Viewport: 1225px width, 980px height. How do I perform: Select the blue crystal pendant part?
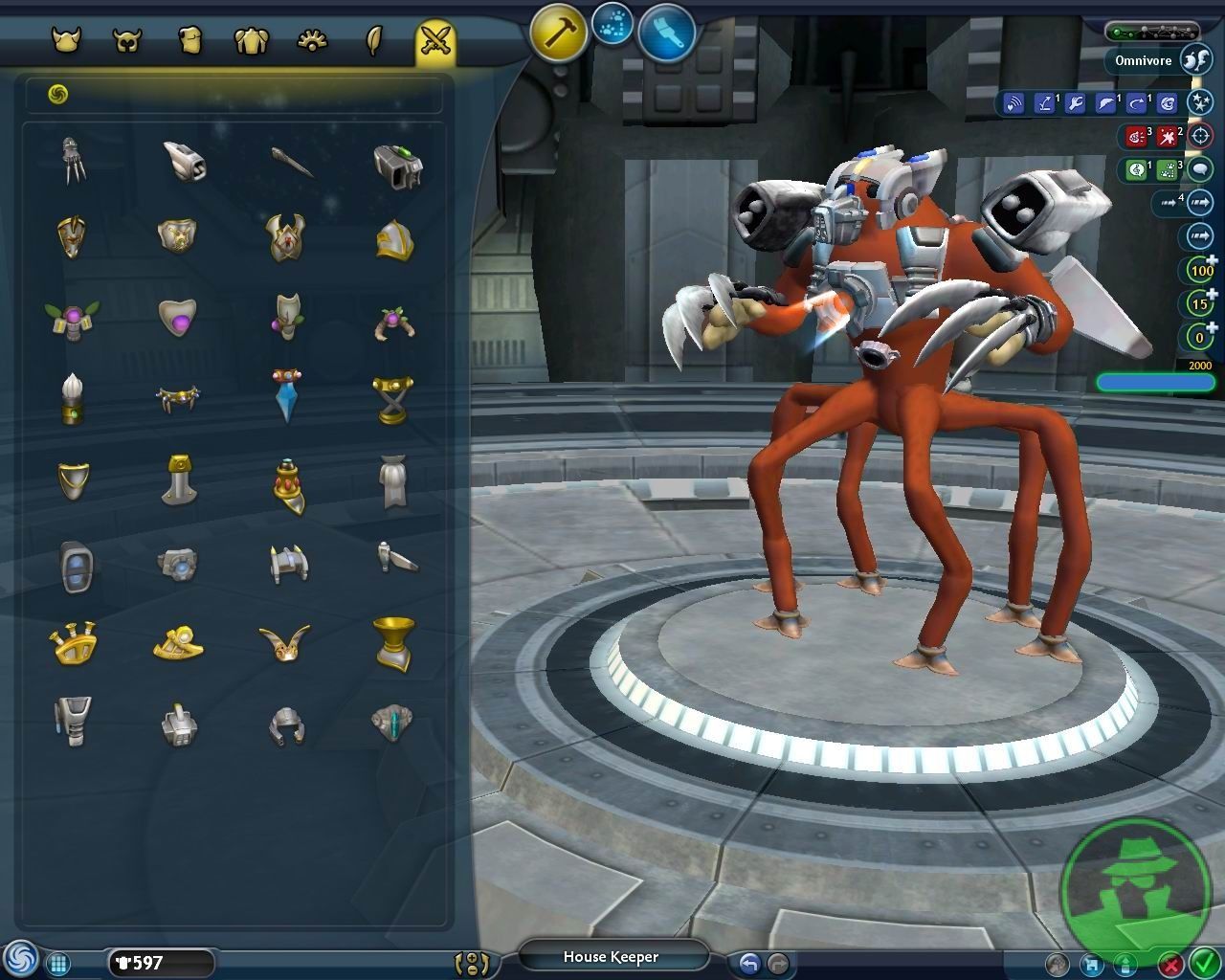coord(286,394)
